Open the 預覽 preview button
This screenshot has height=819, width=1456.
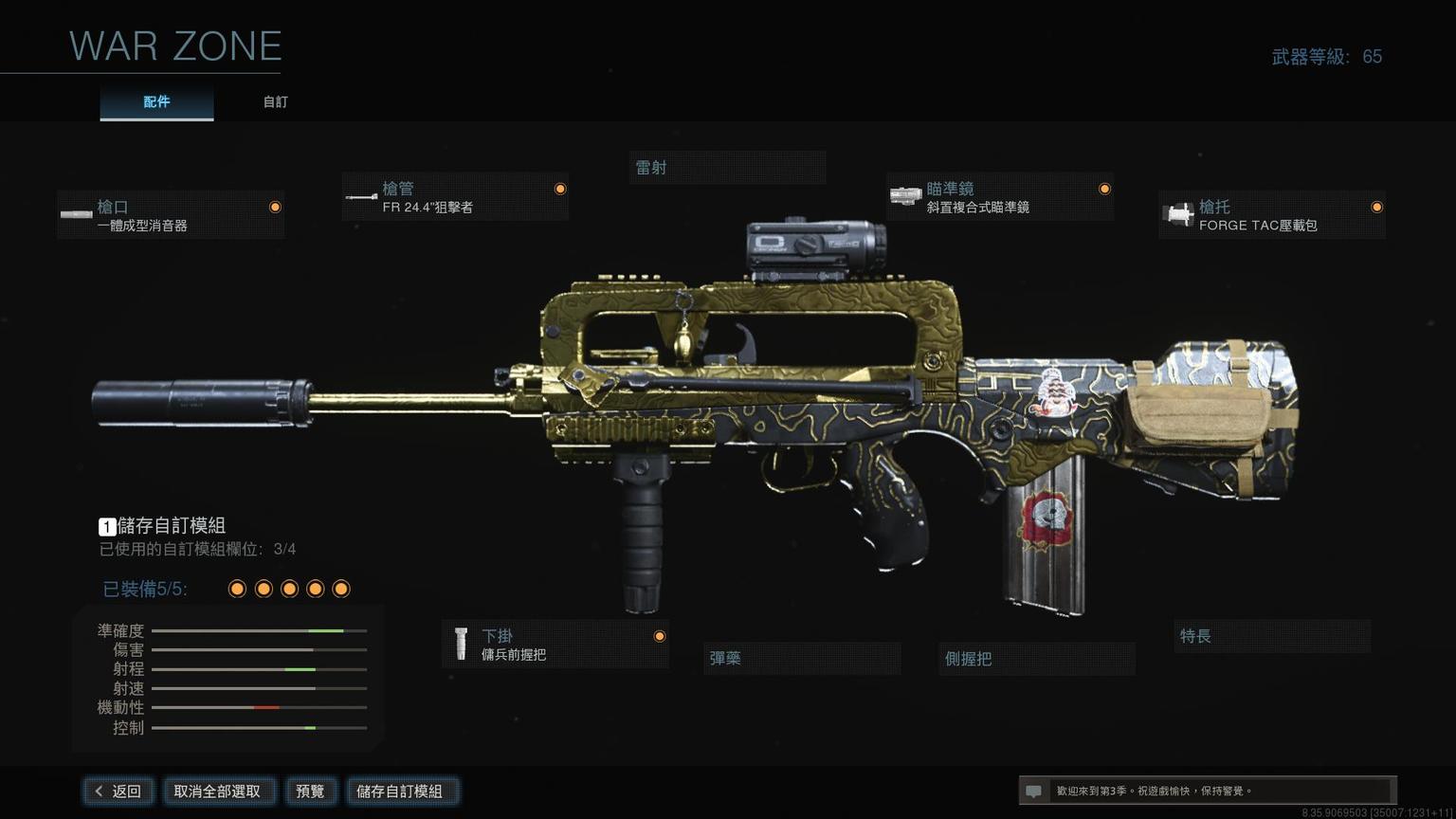coord(310,791)
